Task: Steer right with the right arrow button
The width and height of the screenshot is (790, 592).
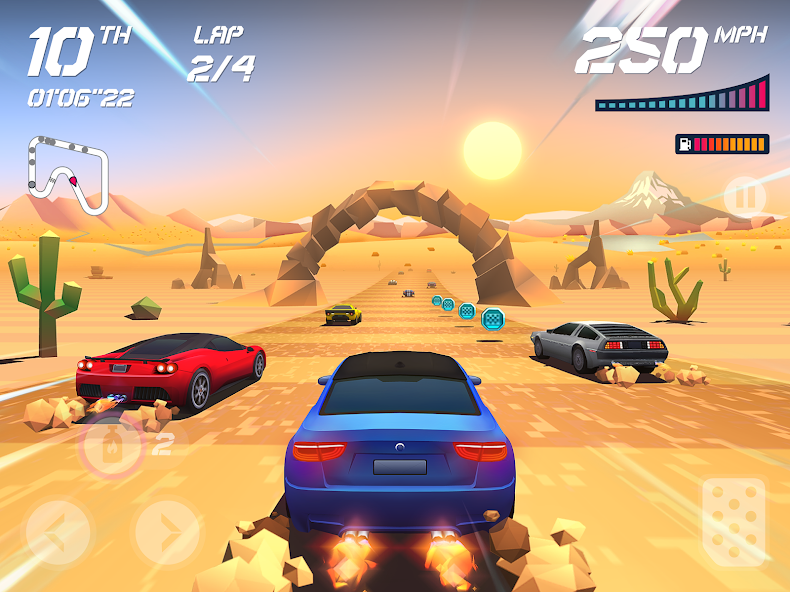Action: coord(166,531)
